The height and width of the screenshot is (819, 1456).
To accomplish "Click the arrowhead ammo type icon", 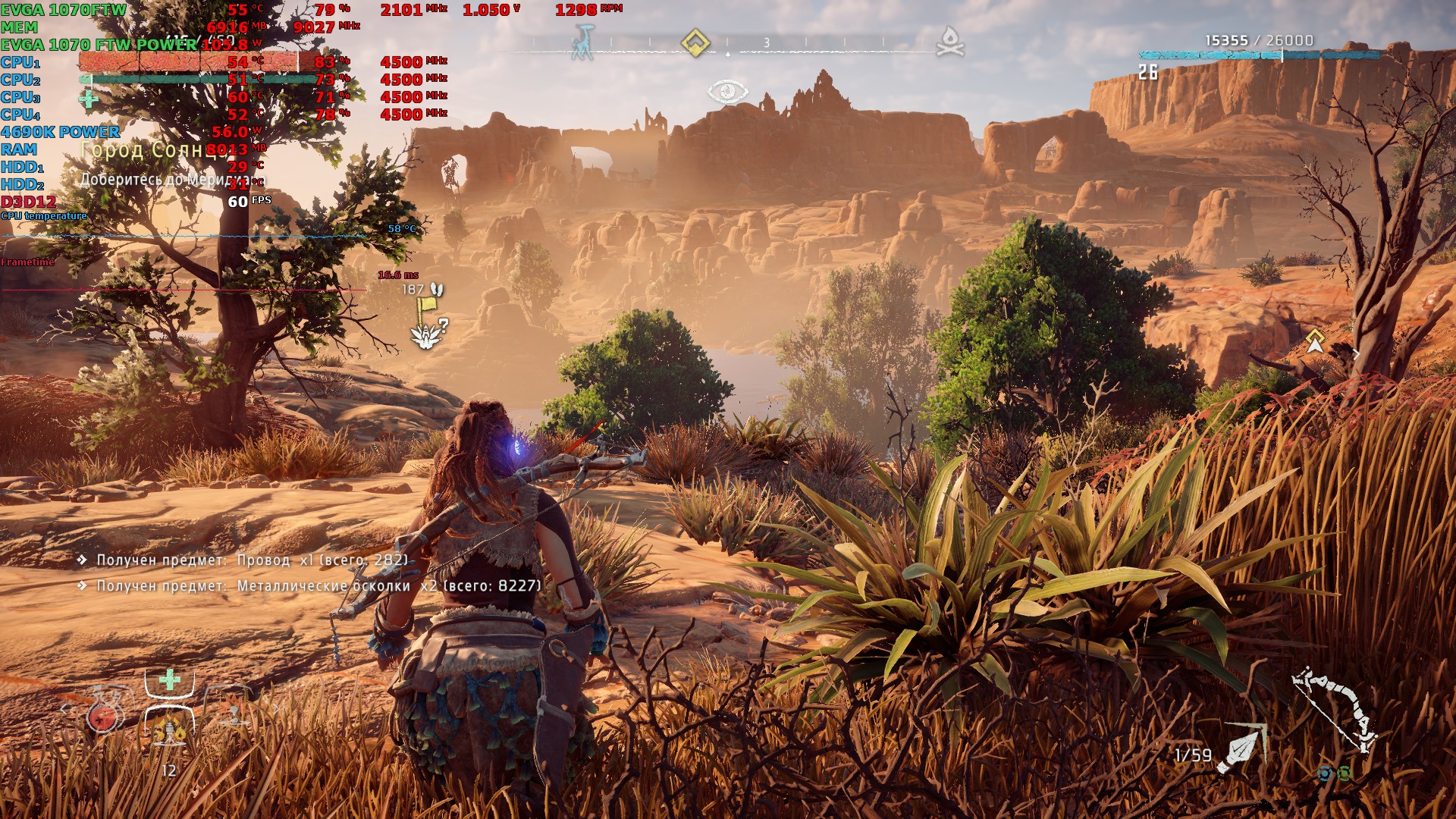I will (1241, 748).
